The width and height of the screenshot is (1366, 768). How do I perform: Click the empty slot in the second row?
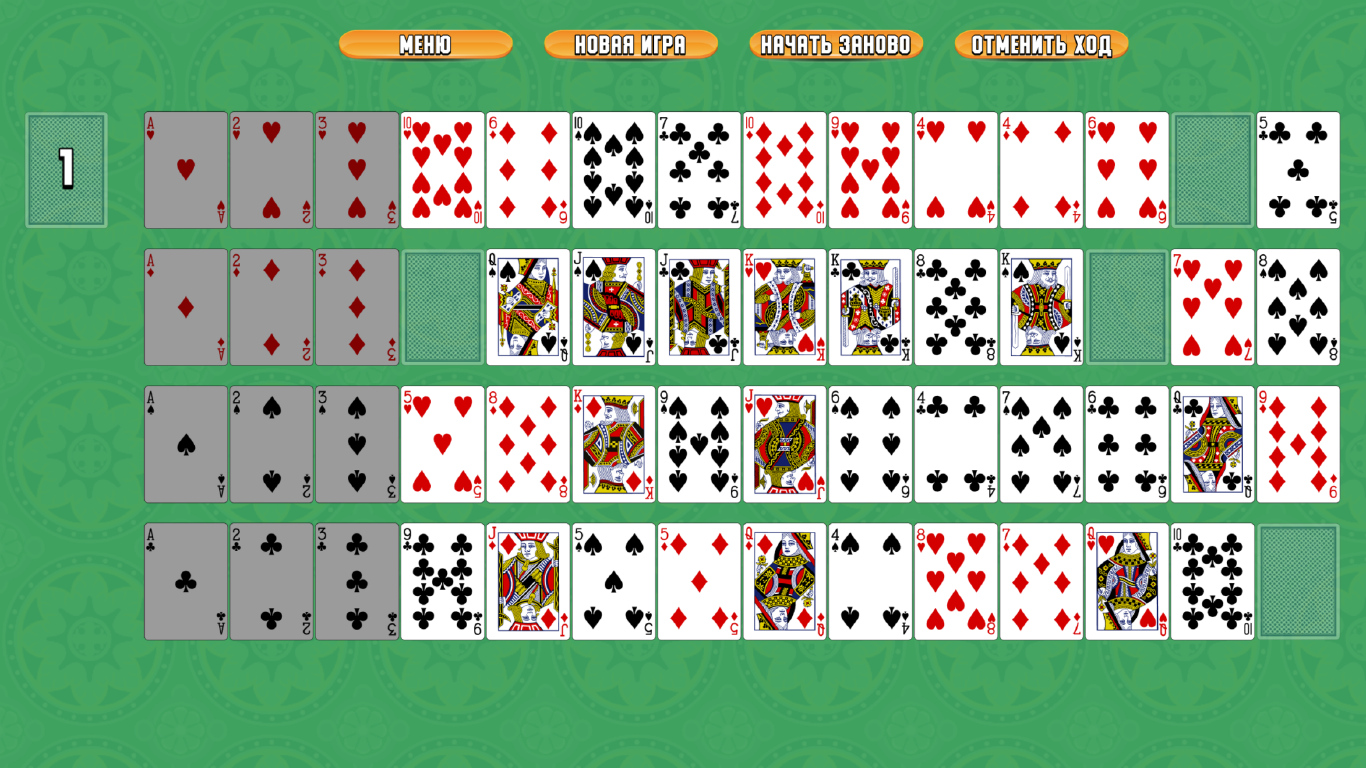pos(441,307)
